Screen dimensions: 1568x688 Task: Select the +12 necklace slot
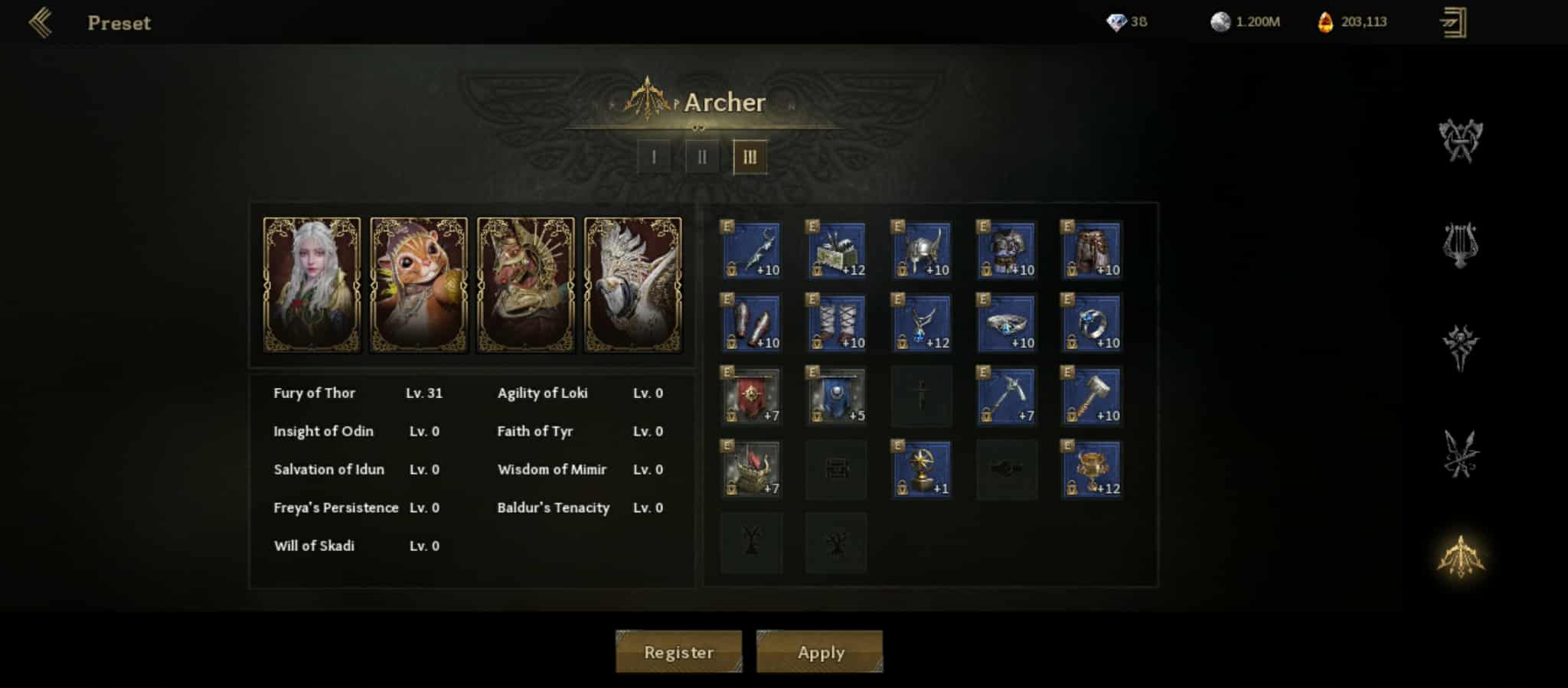(x=921, y=323)
